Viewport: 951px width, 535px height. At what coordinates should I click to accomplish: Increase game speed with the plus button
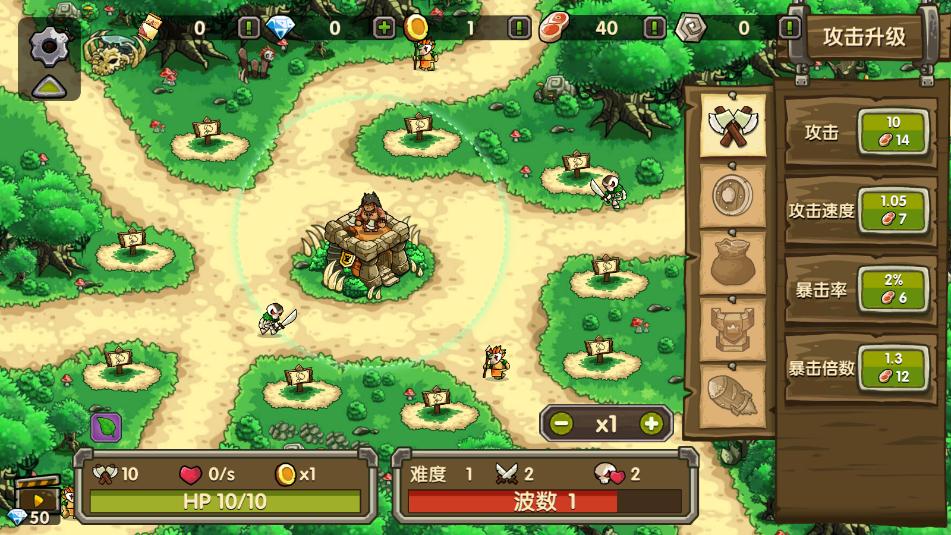point(651,423)
